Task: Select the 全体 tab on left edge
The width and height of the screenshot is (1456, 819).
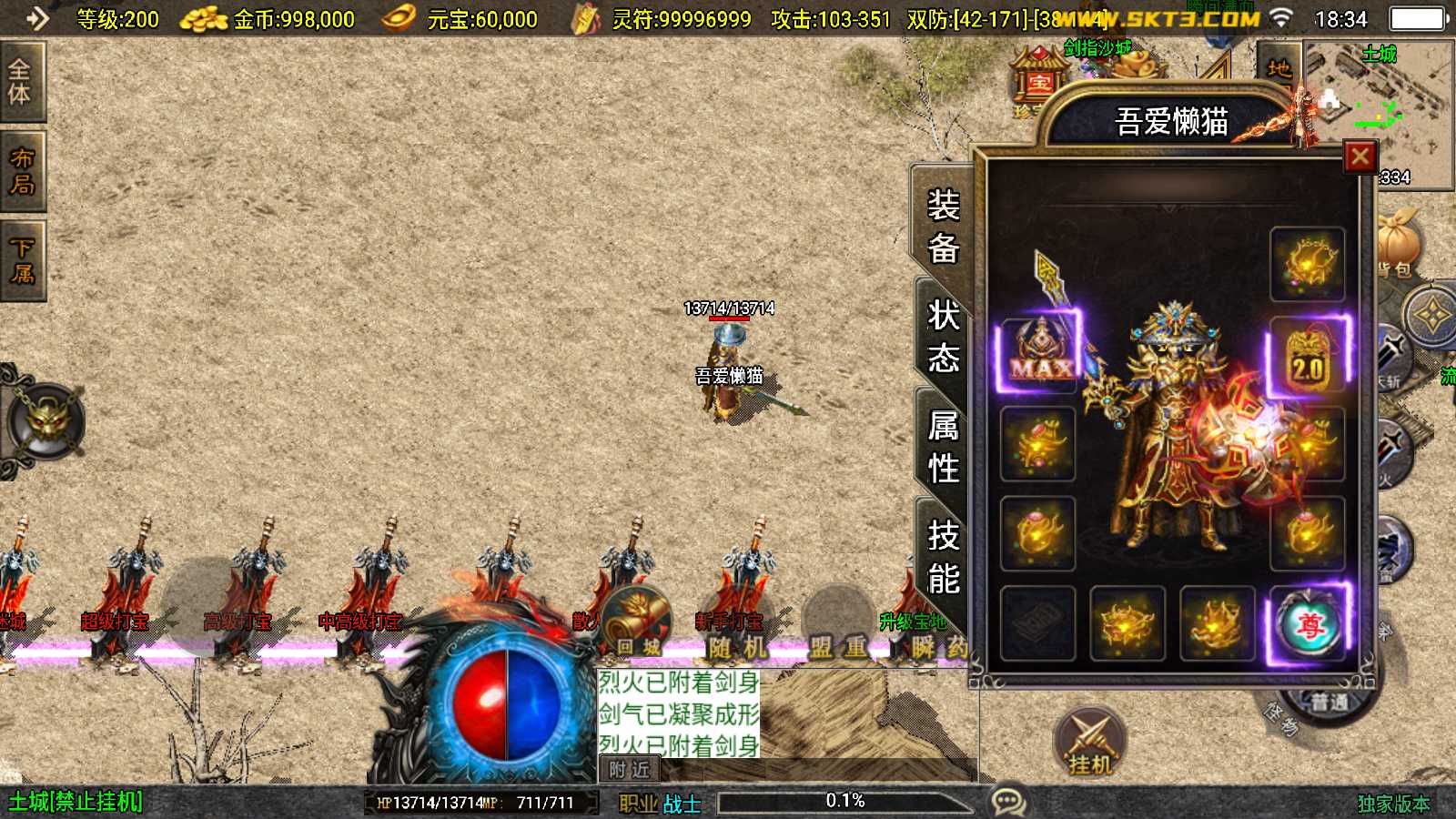Action: point(20,82)
